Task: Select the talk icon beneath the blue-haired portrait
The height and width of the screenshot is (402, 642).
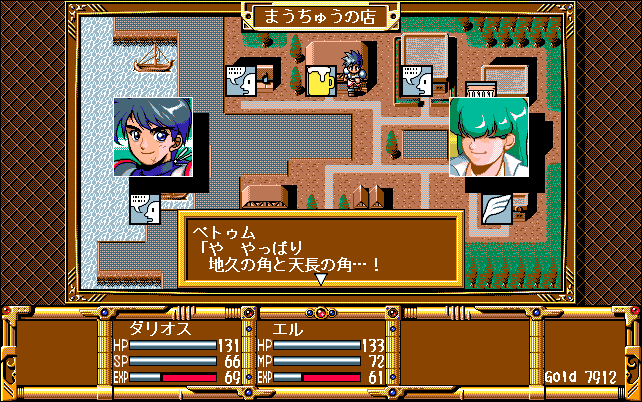Action: [145, 209]
